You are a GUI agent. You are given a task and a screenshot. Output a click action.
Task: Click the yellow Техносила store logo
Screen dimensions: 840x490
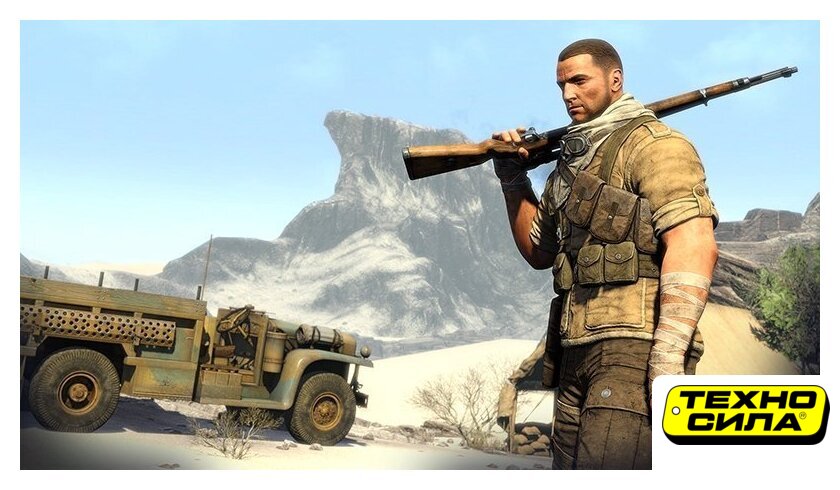tap(745, 414)
